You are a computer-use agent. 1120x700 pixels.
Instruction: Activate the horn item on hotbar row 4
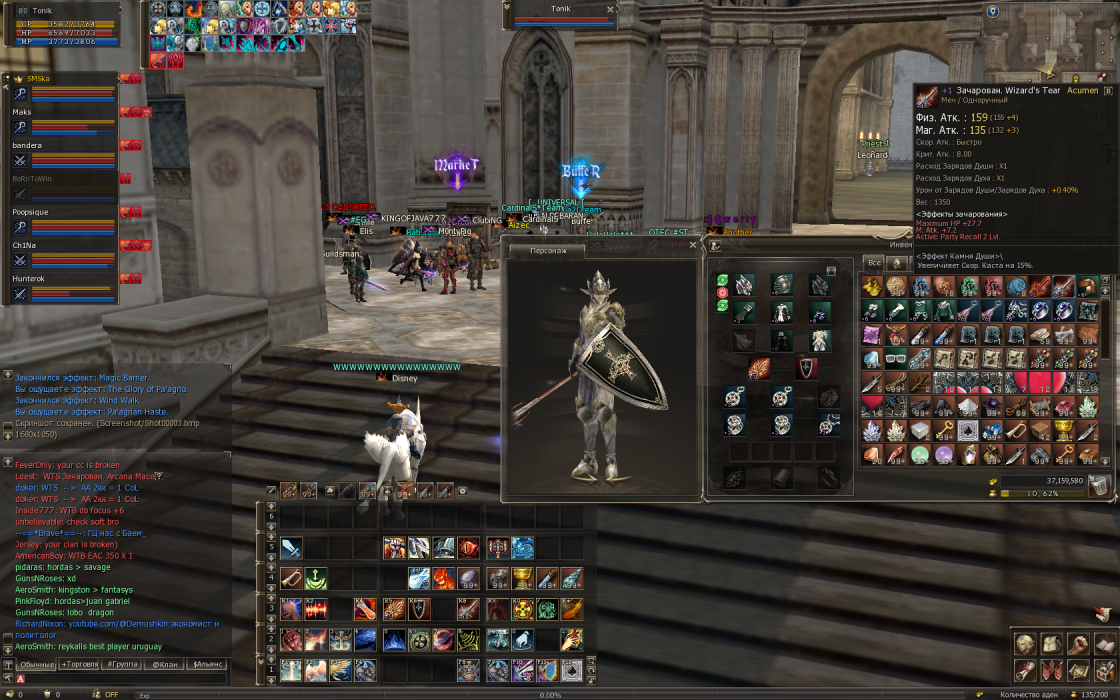pyautogui.click(x=291, y=578)
